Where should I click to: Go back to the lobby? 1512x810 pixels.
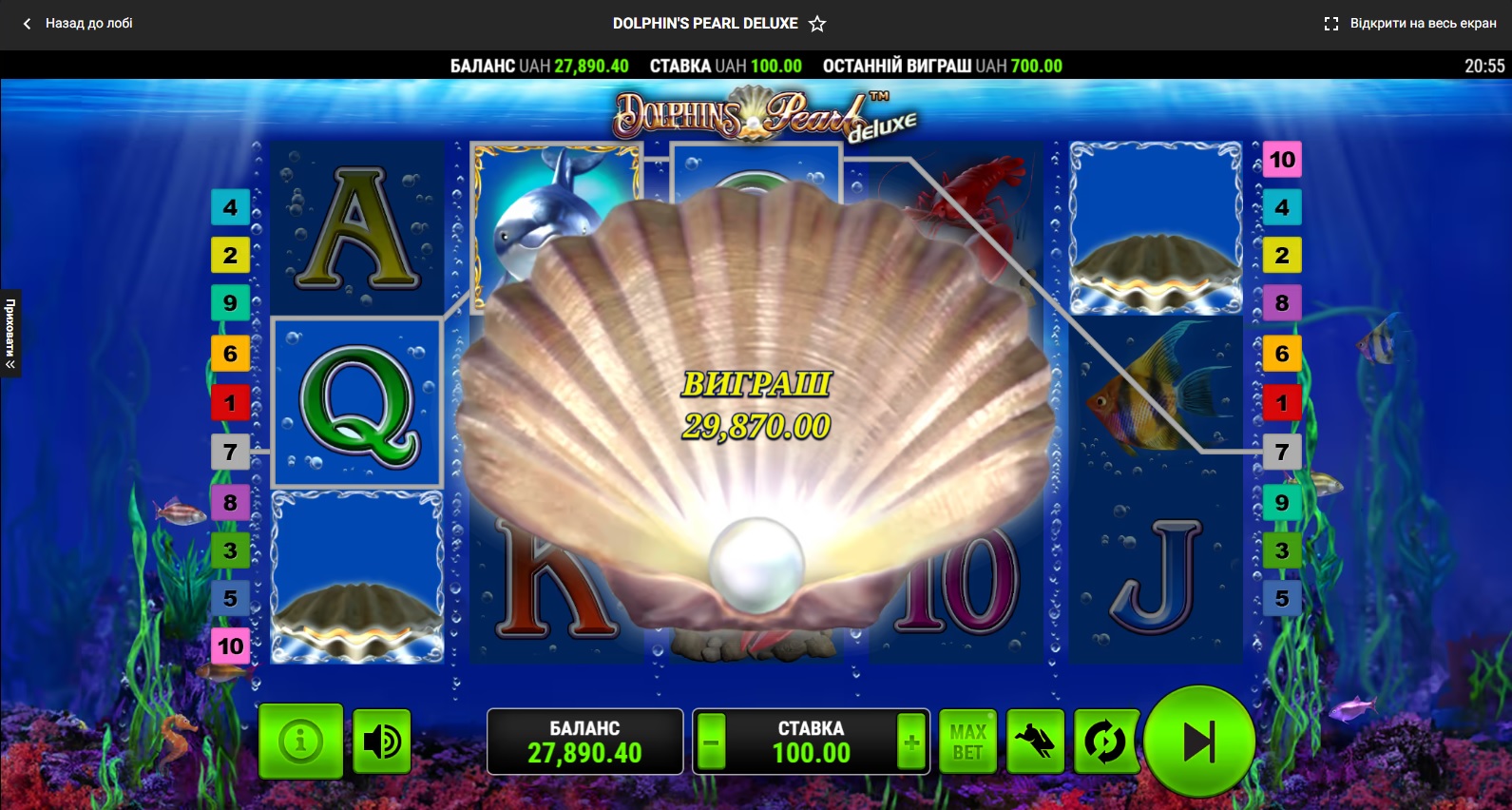(79, 24)
